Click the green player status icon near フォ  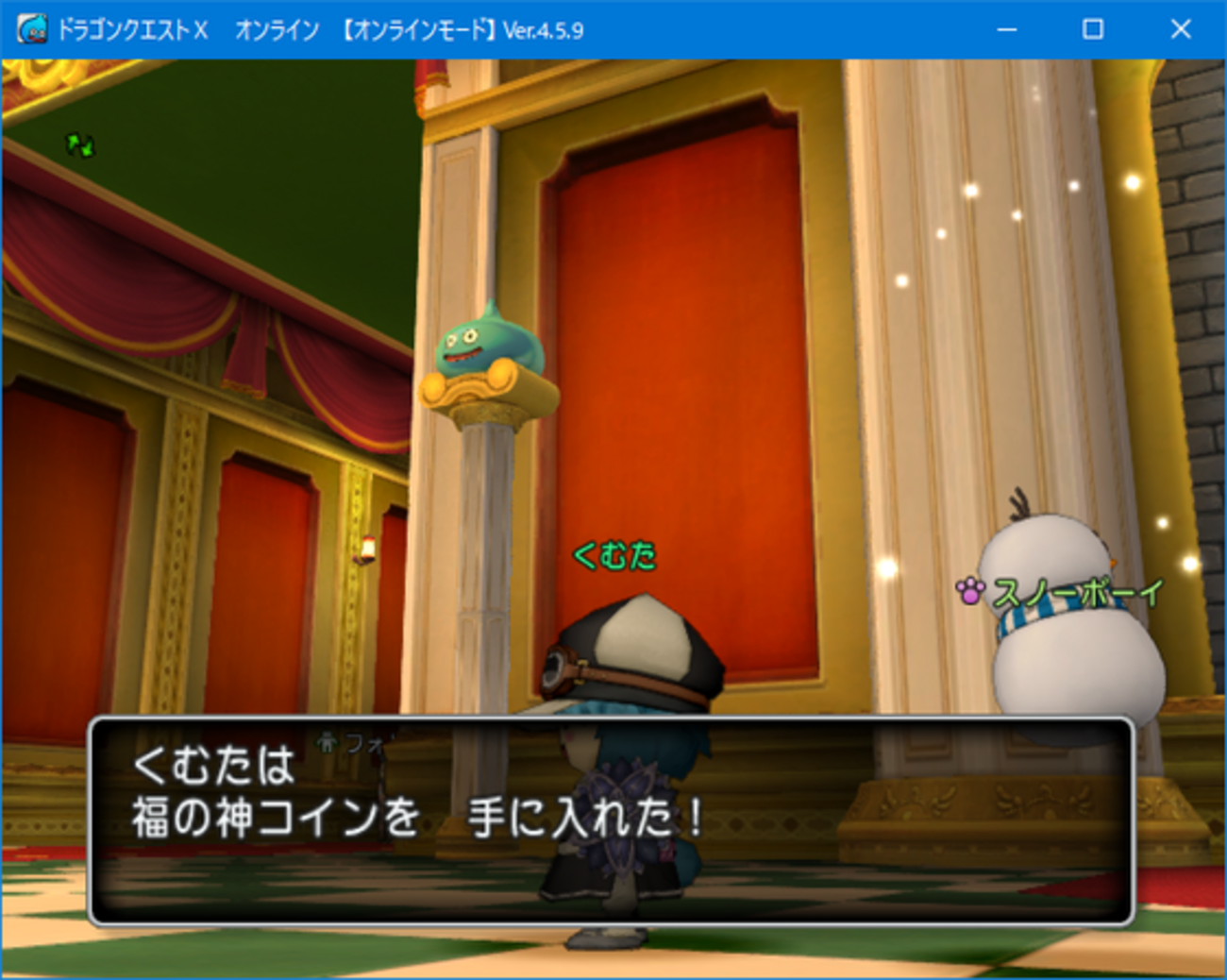coord(325,745)
